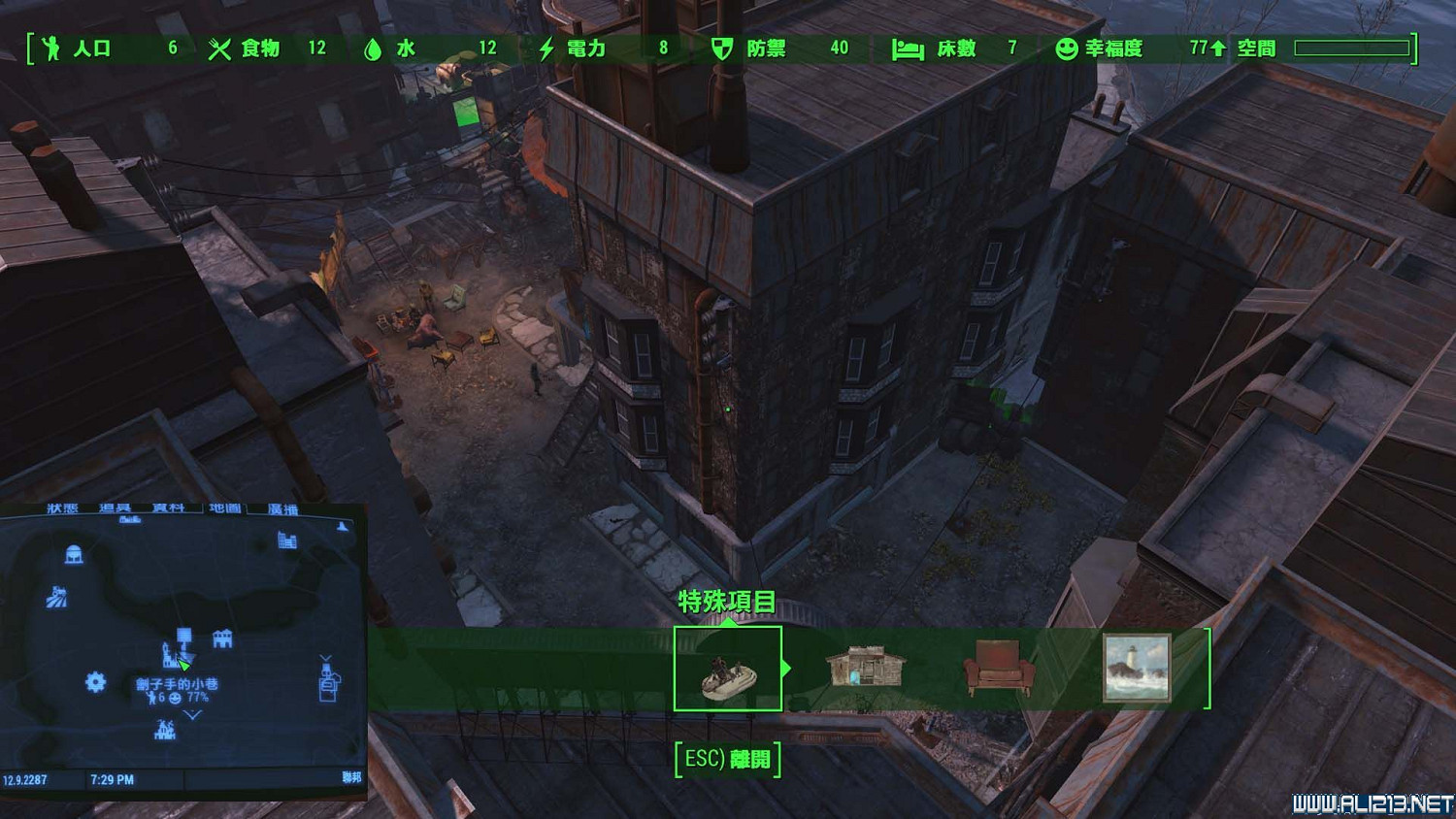Click the row-houses map marker
This screenshot has width=1456, height=819.
click(222, 639)
